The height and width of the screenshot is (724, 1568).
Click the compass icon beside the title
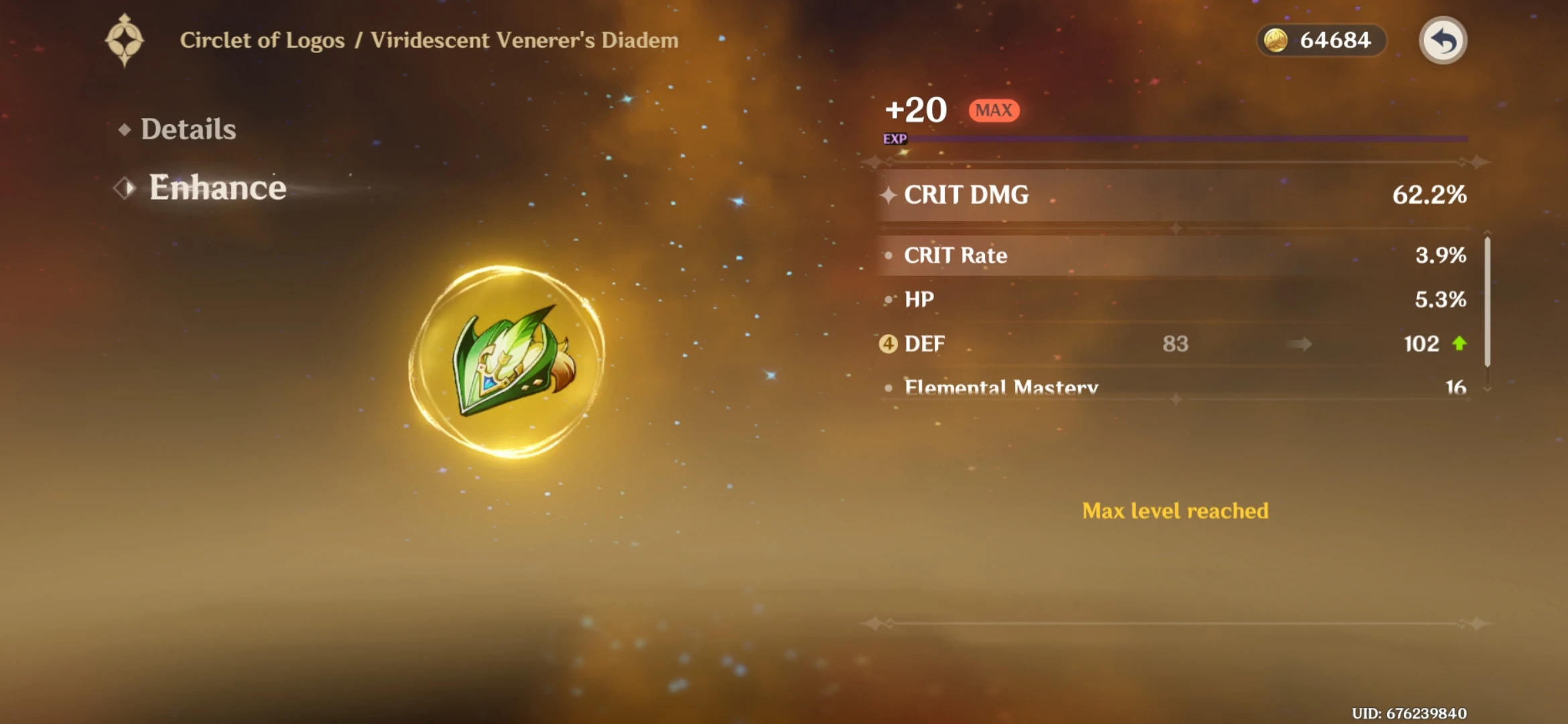125,39
